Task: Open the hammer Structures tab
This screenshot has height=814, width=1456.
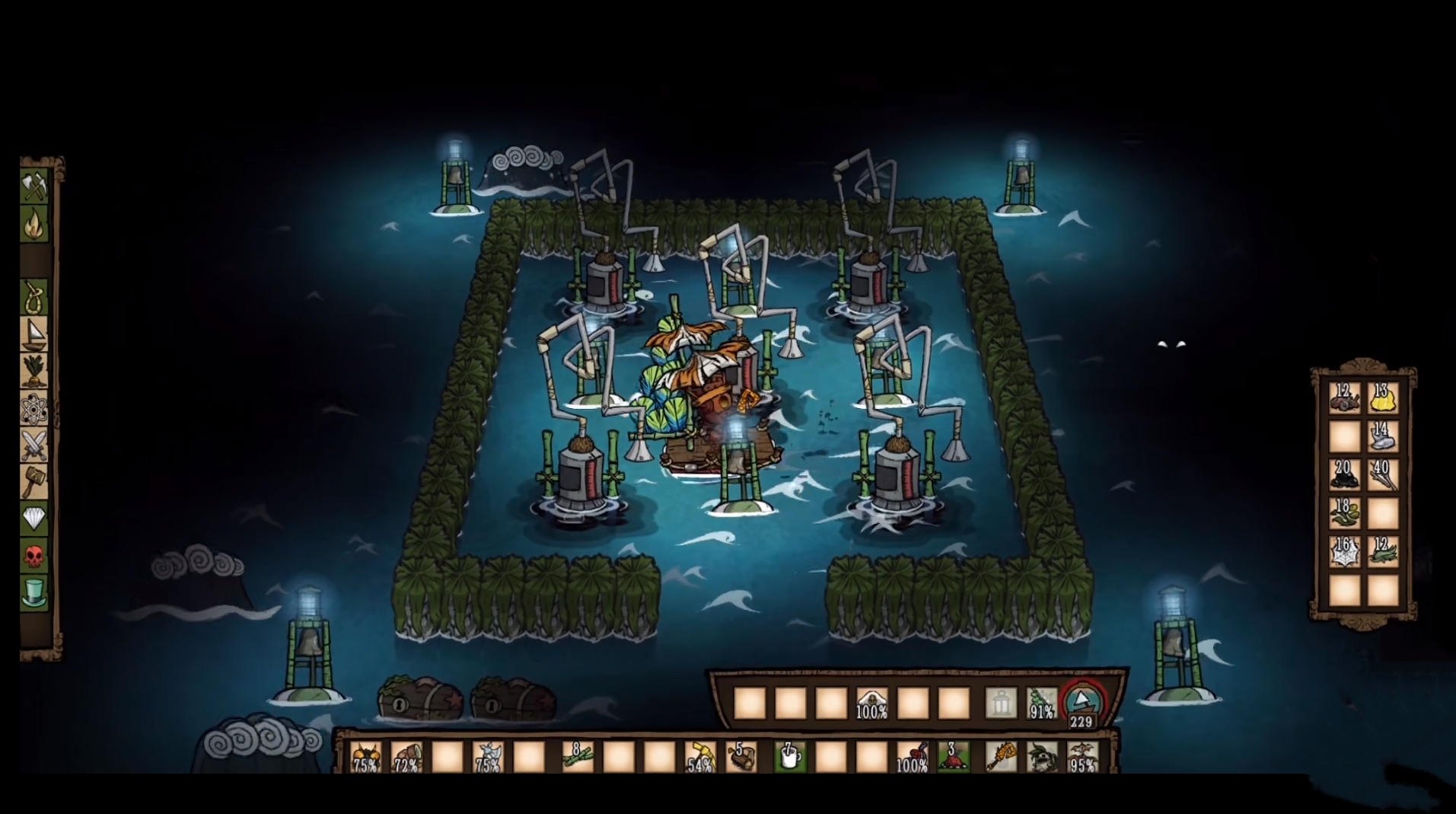Action: (x=34, y=481)
